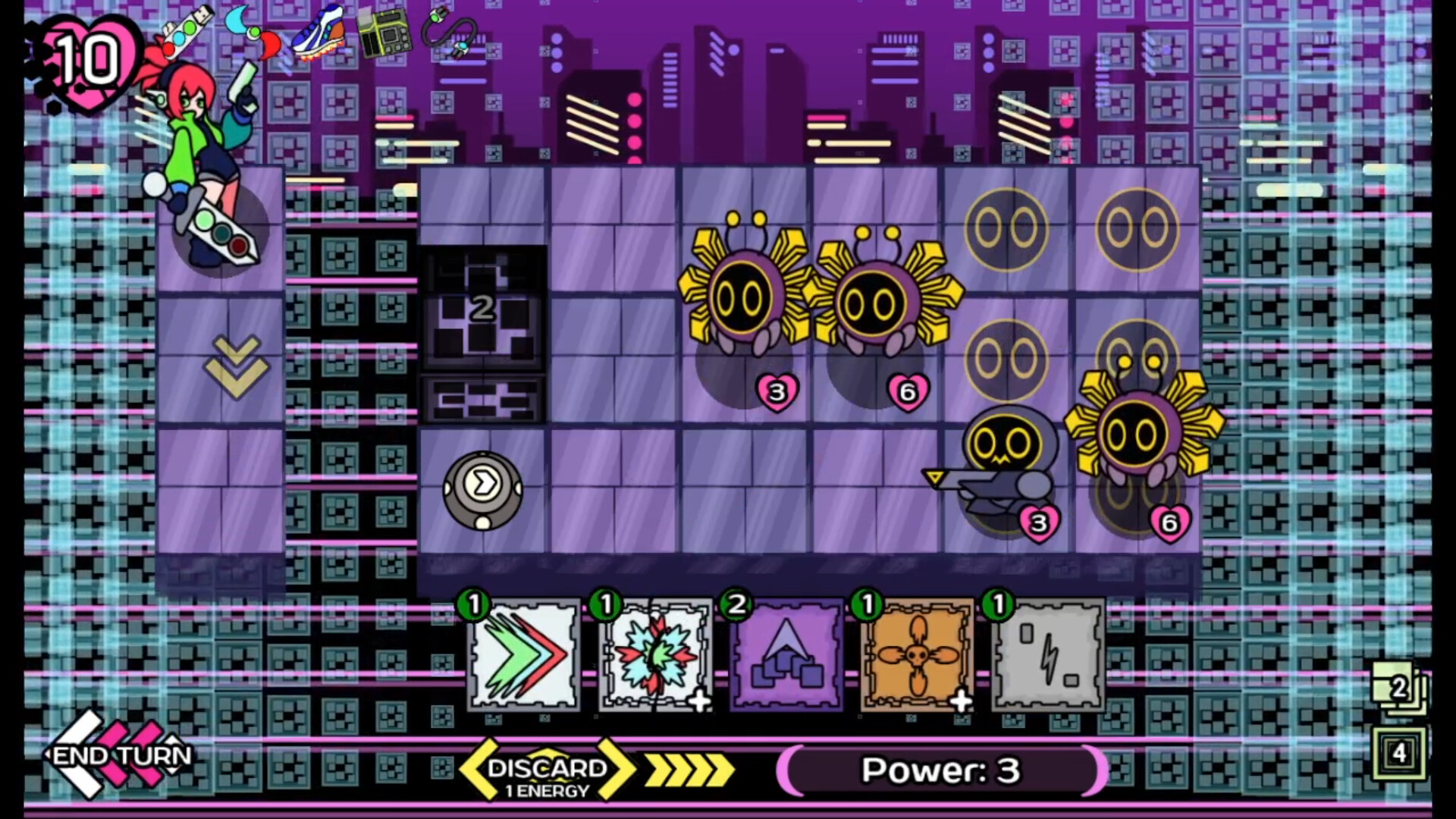
Task: Click the yellow arrows beside Discard
Action: (x=686, y=768)
